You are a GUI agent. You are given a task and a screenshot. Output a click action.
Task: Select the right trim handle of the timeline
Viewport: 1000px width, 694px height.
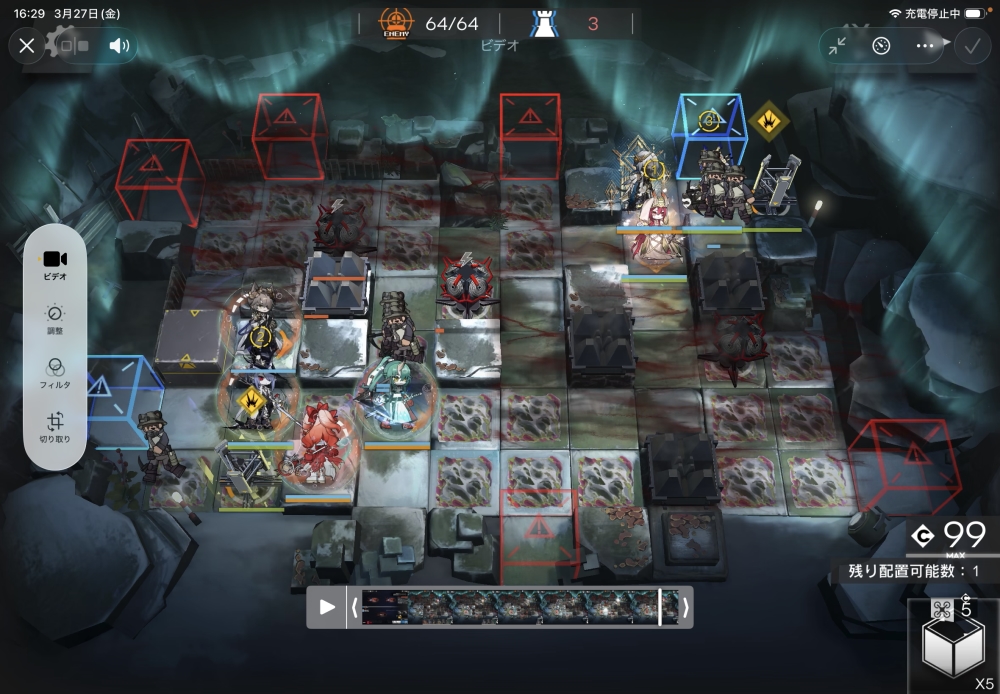(685, 607)
